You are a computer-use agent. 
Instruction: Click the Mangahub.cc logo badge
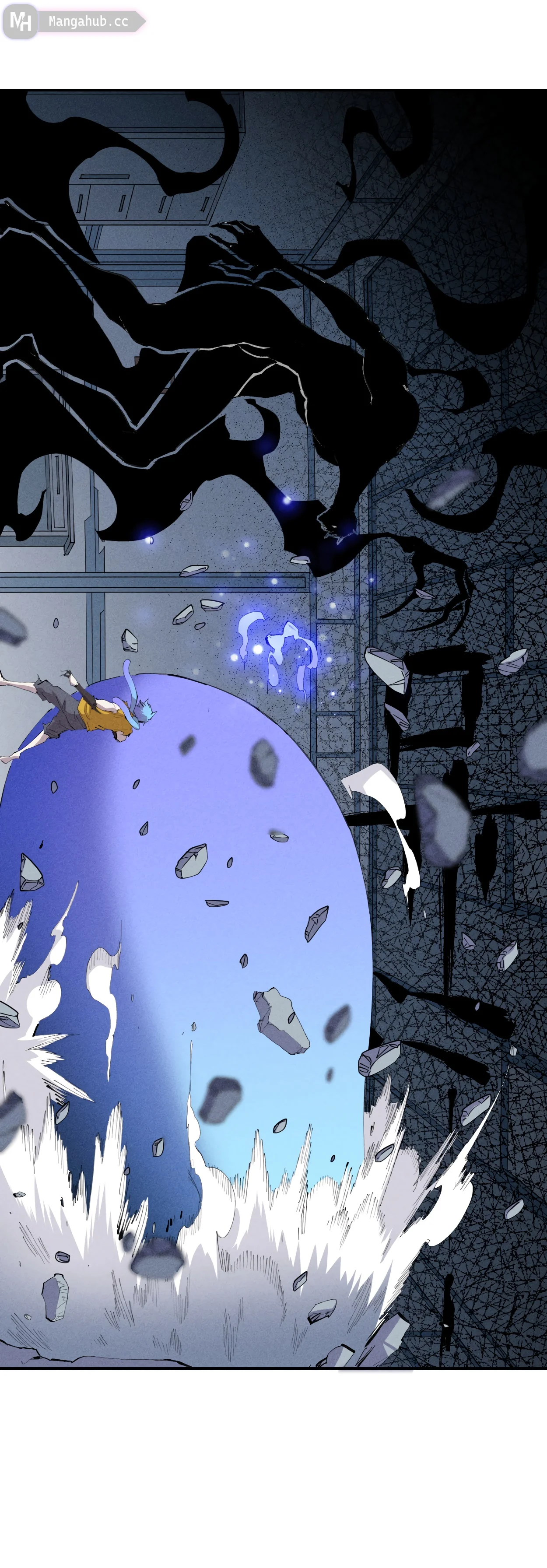73,21
